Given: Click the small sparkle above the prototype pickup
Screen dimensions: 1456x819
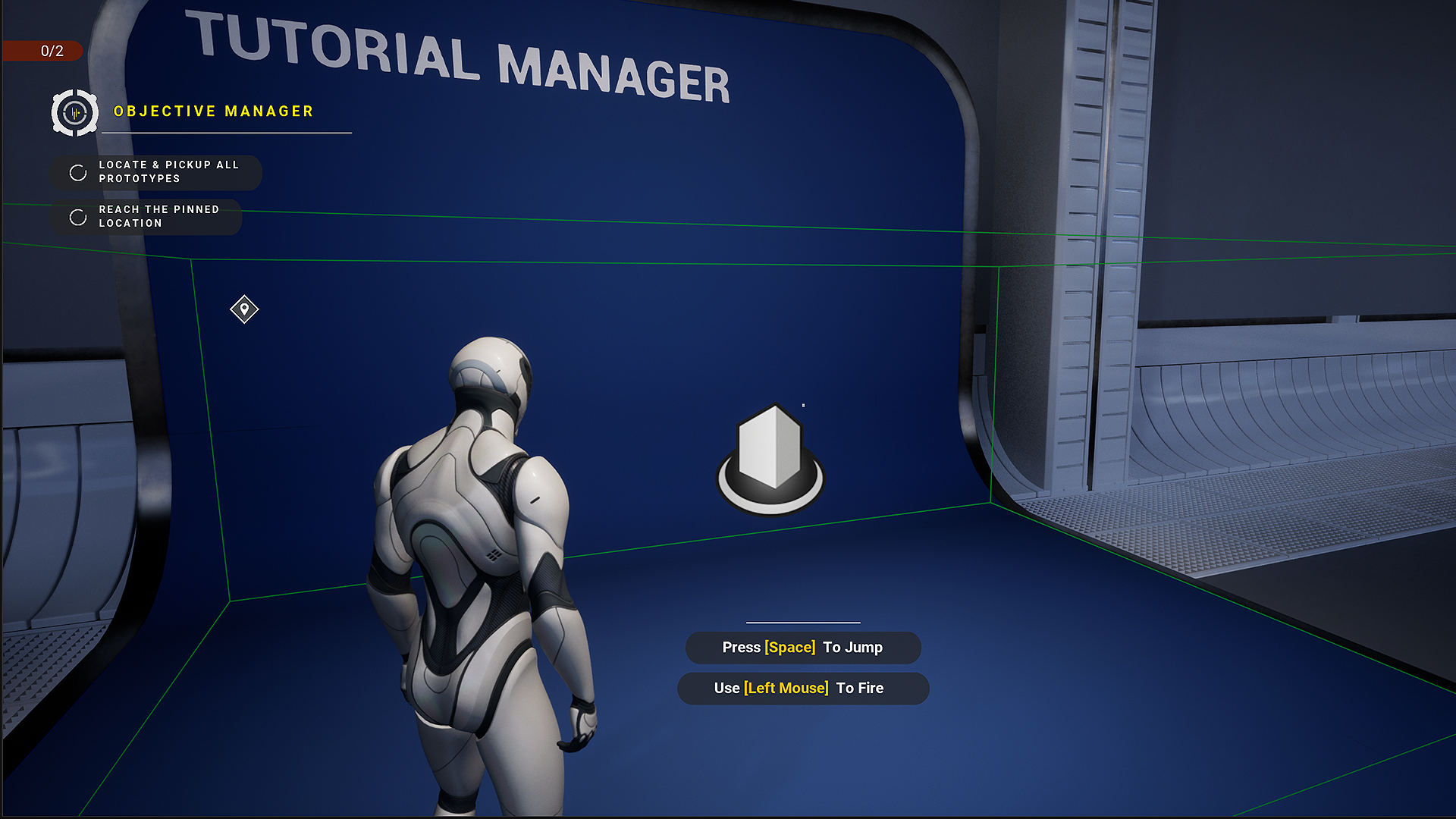Looking at the screenshot, I should coord(804,406).
